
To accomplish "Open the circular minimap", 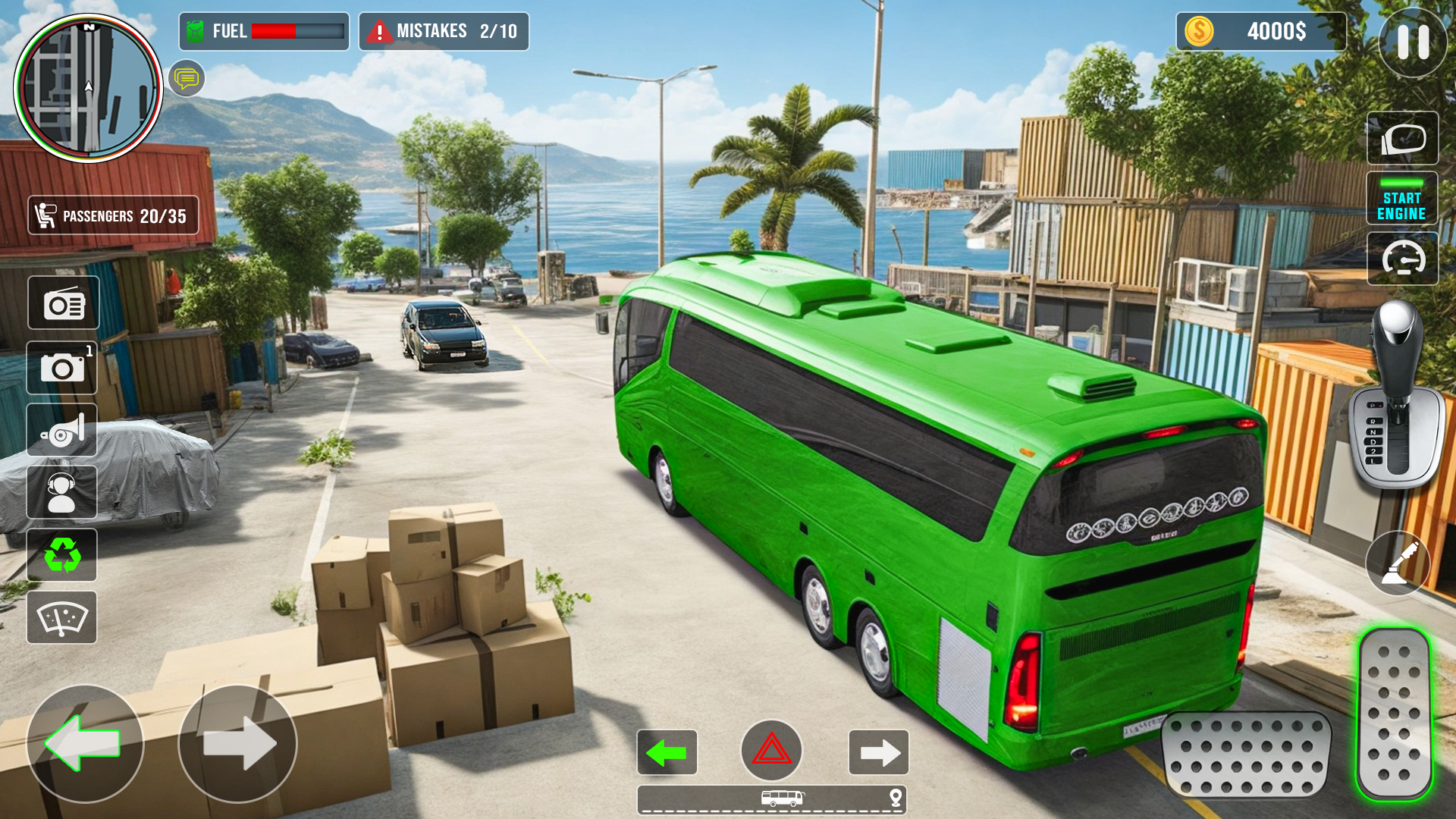I will 89,88.
